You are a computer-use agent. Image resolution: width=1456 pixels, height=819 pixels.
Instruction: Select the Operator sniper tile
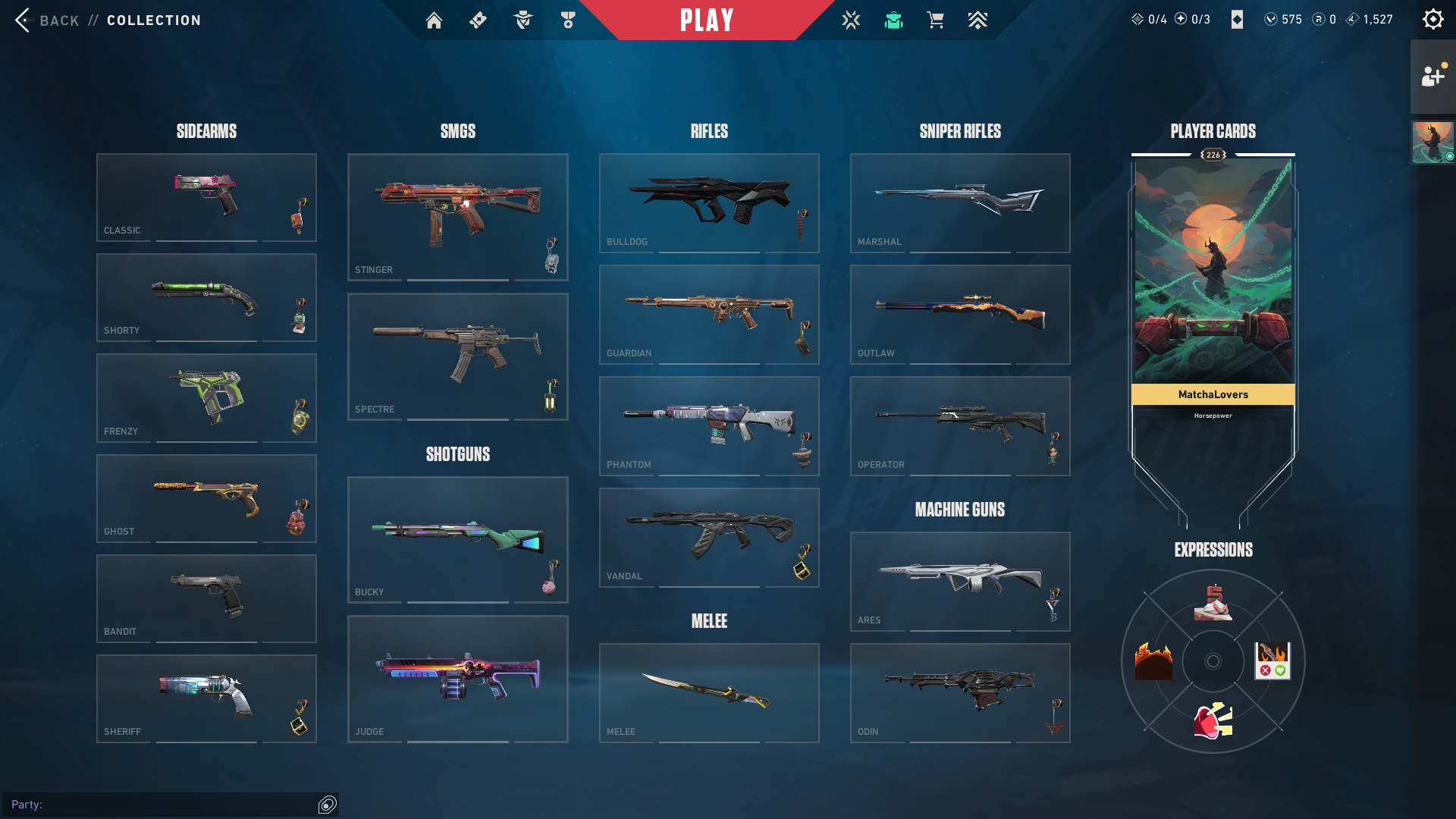959,425
